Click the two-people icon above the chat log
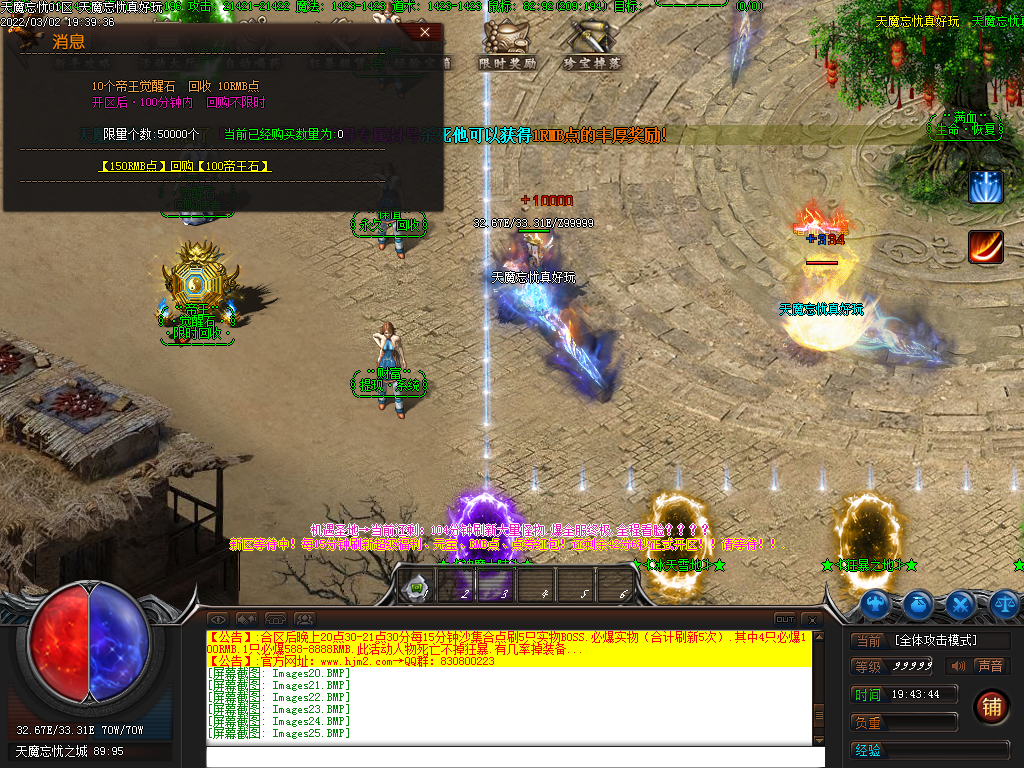The height and width of the screenshot is (768, 1024). pos(304,619)
